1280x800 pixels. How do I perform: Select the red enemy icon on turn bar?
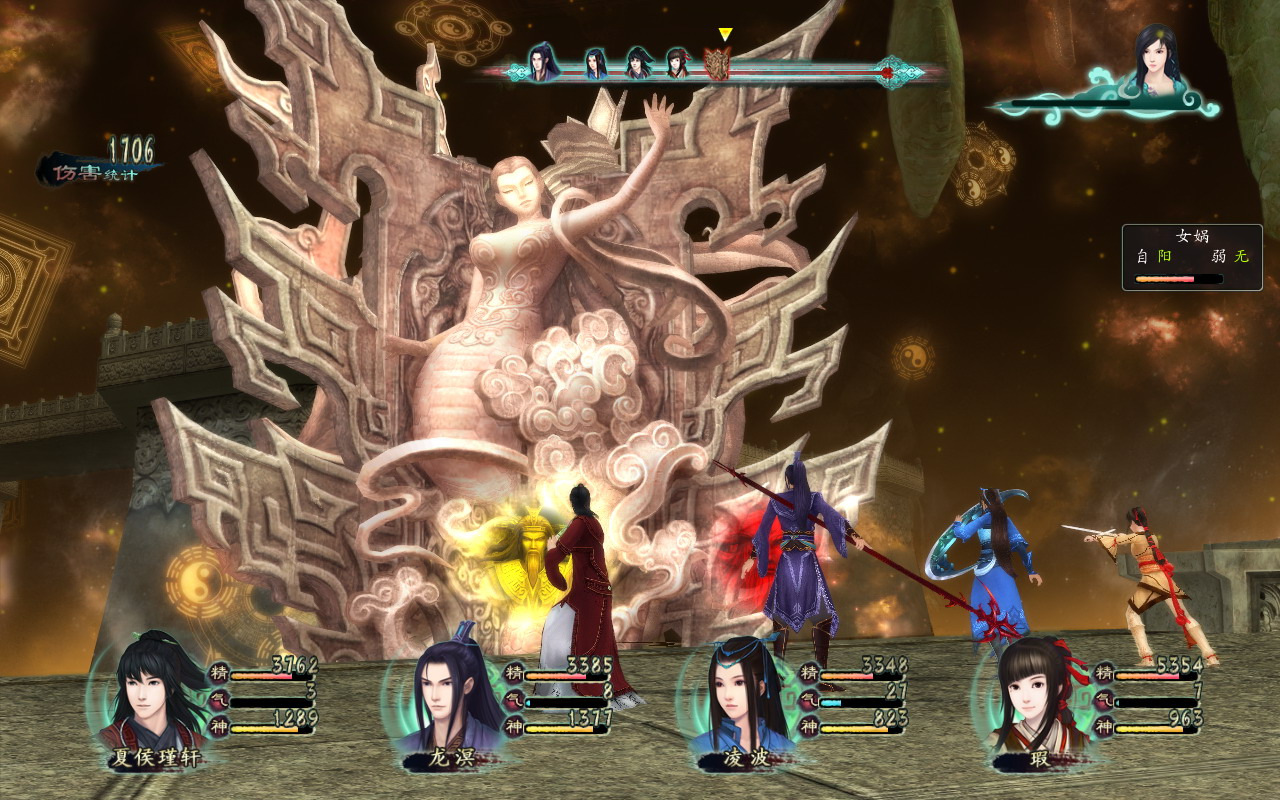718,64
